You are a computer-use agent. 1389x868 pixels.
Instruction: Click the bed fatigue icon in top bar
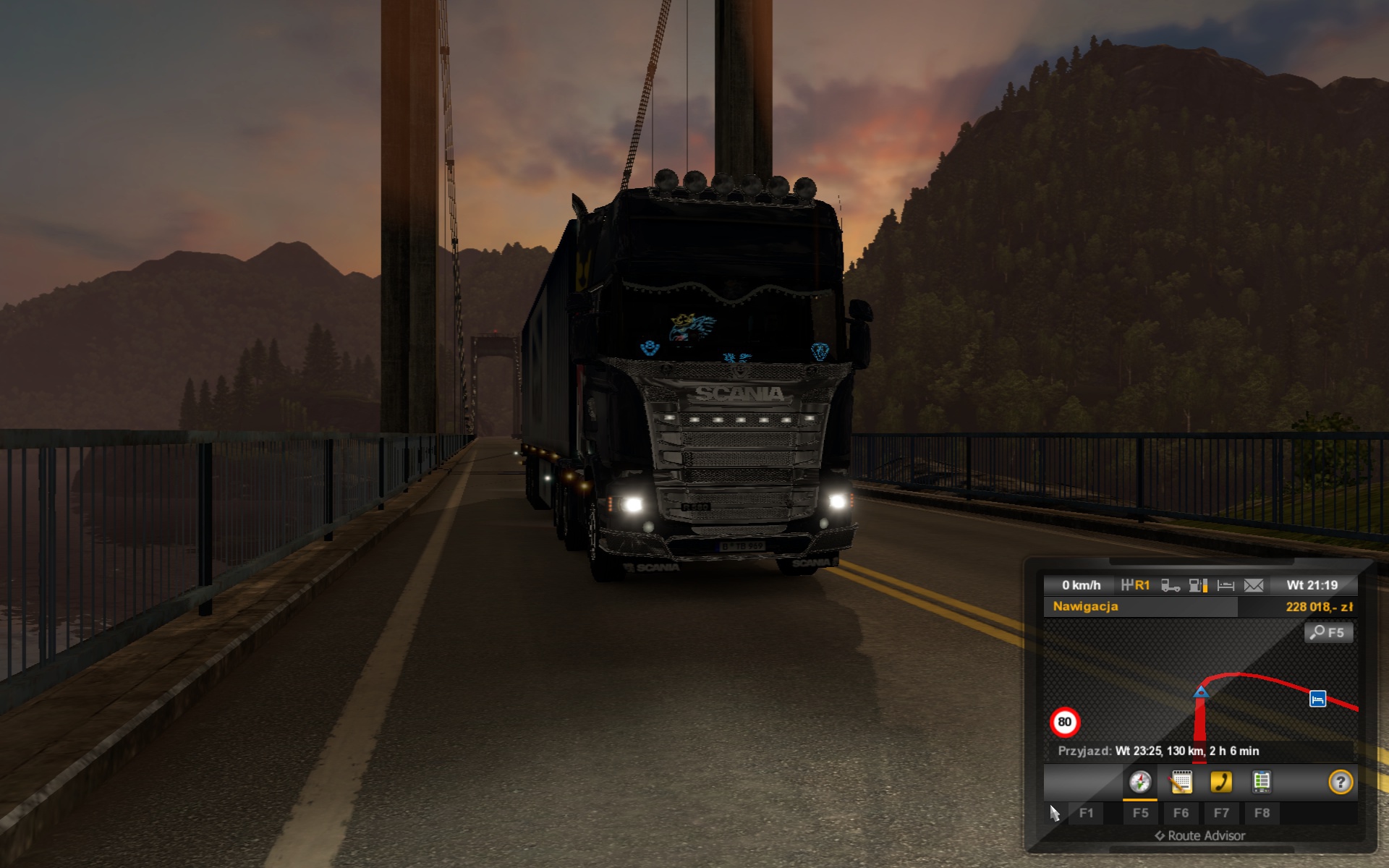(1226, 585)
